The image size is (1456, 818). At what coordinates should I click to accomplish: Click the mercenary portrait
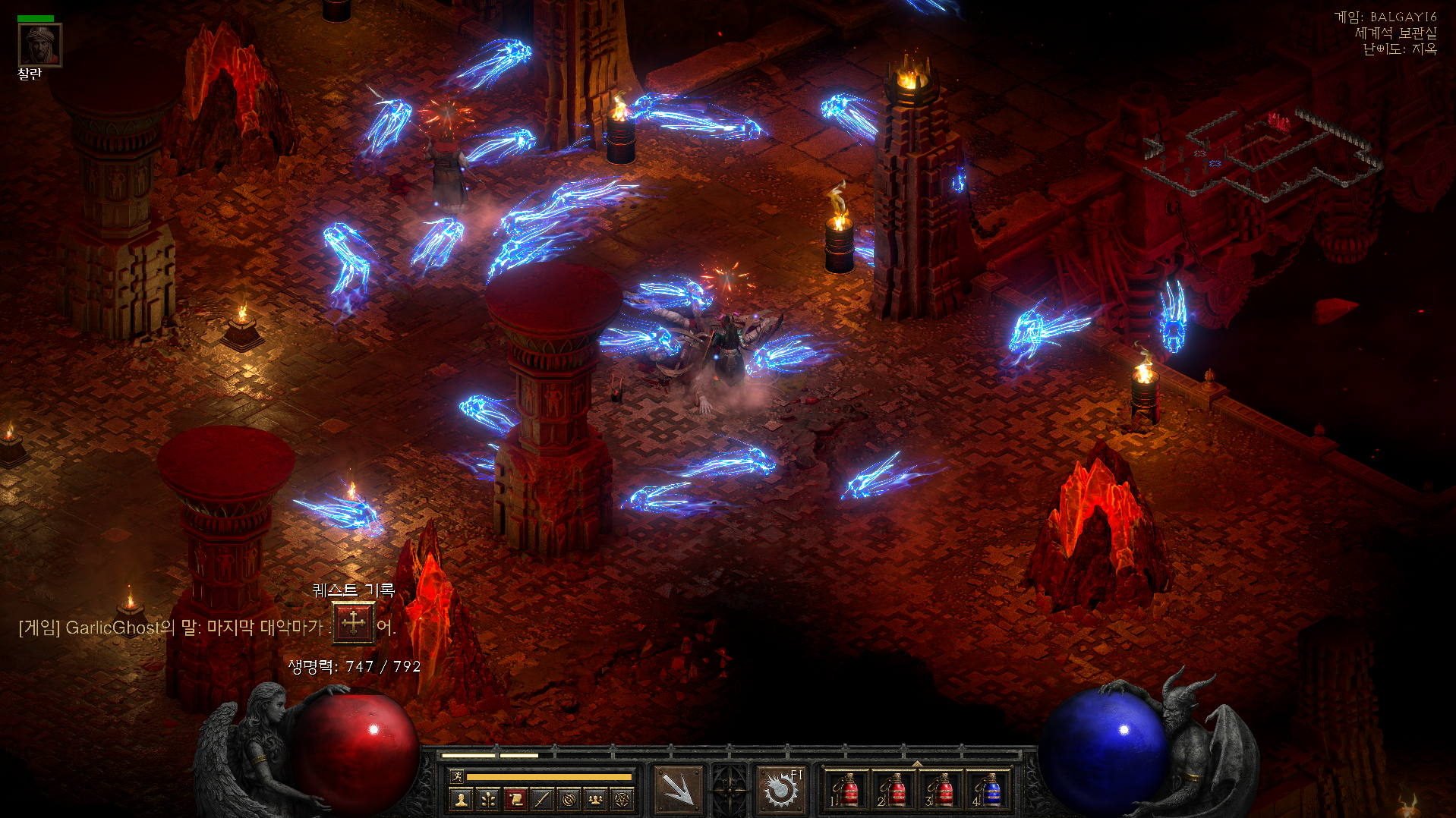39,46
